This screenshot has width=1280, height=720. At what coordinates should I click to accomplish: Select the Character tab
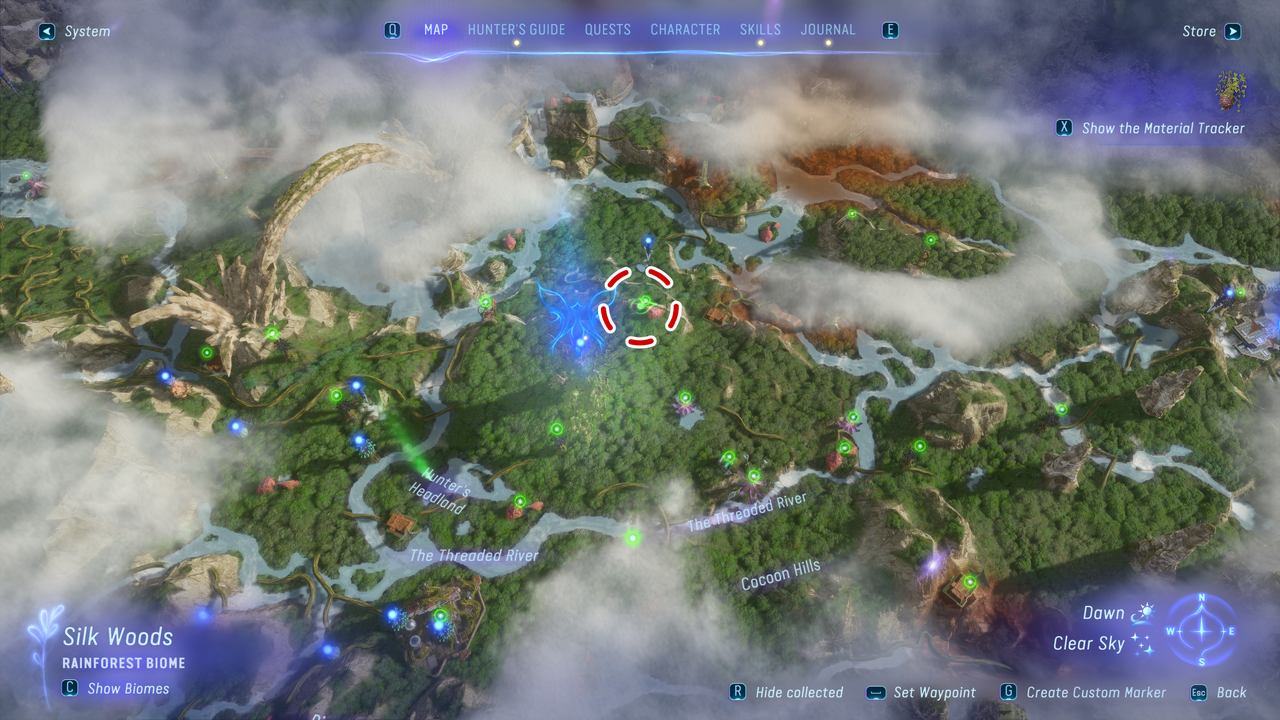click(x=685, y=30)
